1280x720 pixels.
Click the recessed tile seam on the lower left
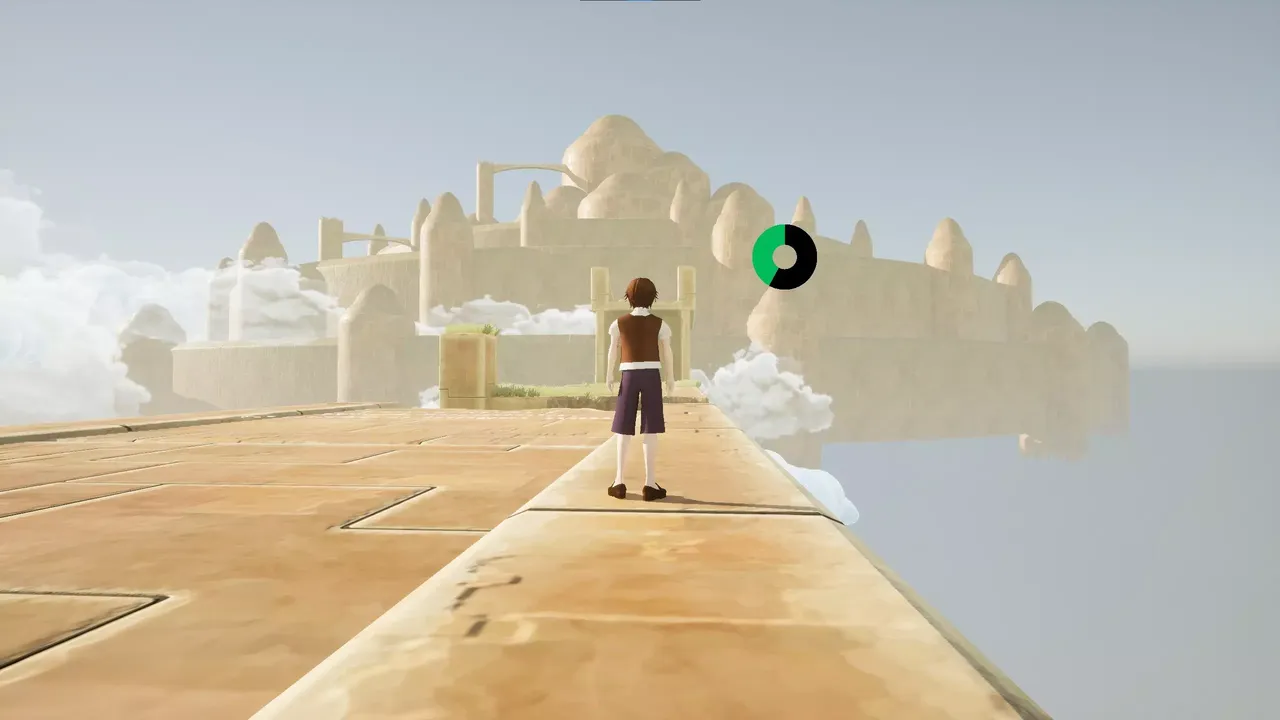(x=100, y=600)
